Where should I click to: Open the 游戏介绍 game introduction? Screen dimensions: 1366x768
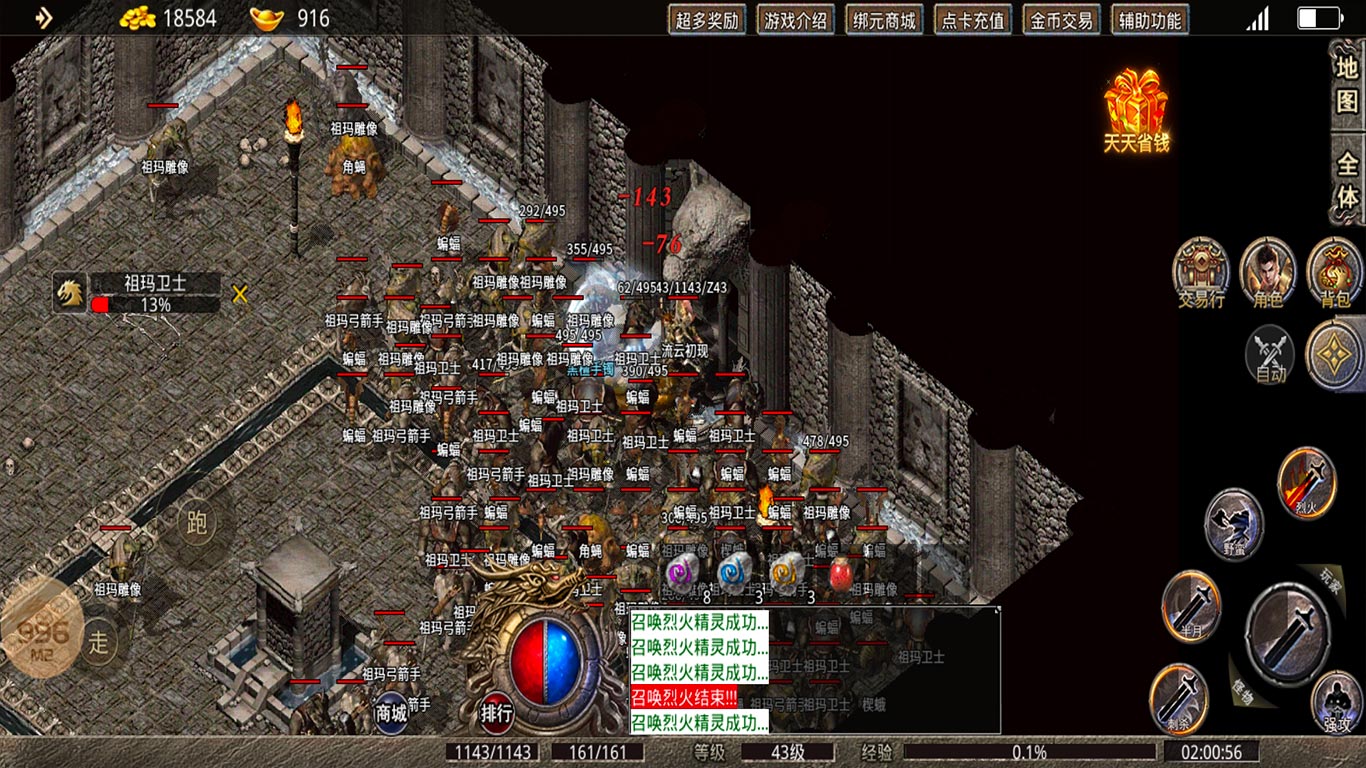click(796, 20)
